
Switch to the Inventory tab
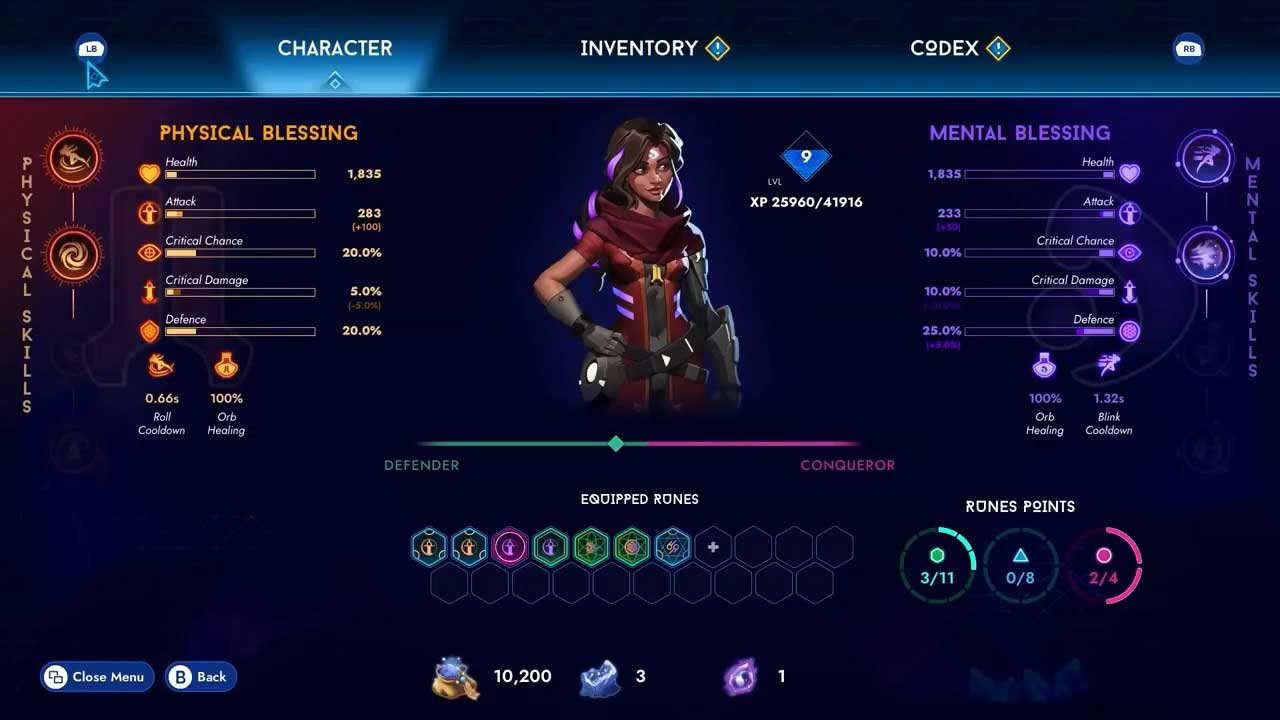pos(639,48)
